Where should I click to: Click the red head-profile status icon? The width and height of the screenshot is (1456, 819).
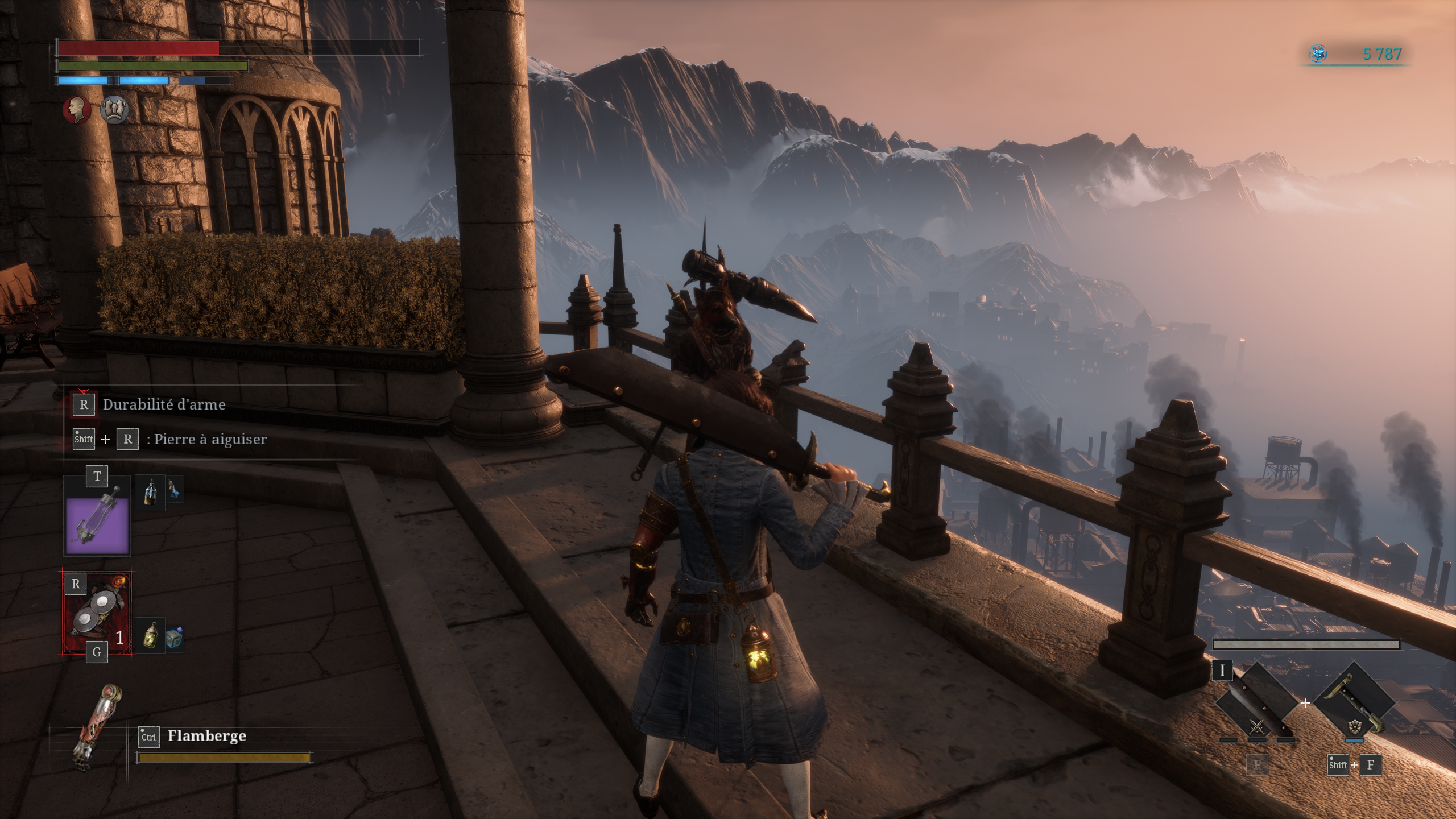point(77,109)
